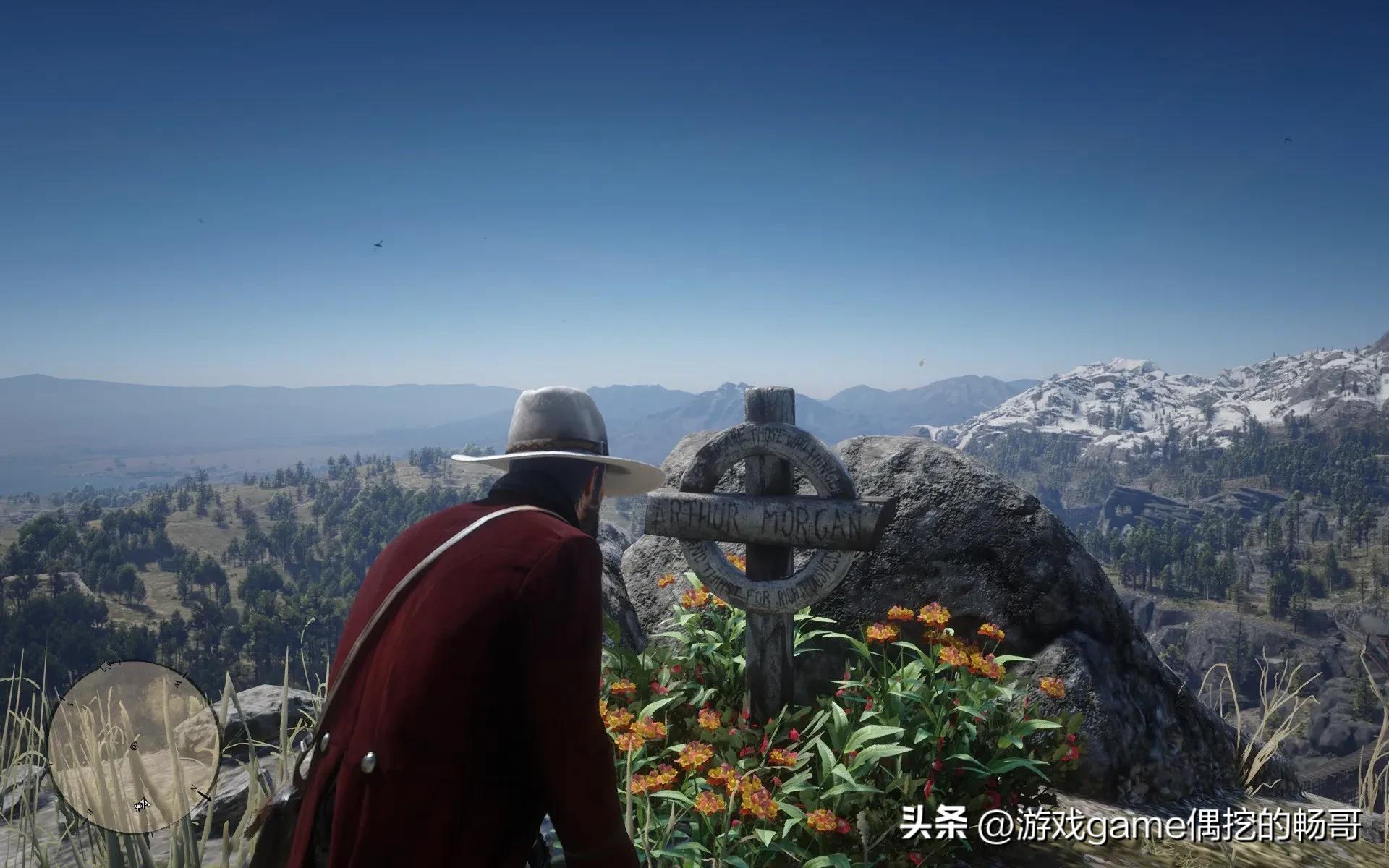Click the letter N on the minimap compass

(195, 788)
